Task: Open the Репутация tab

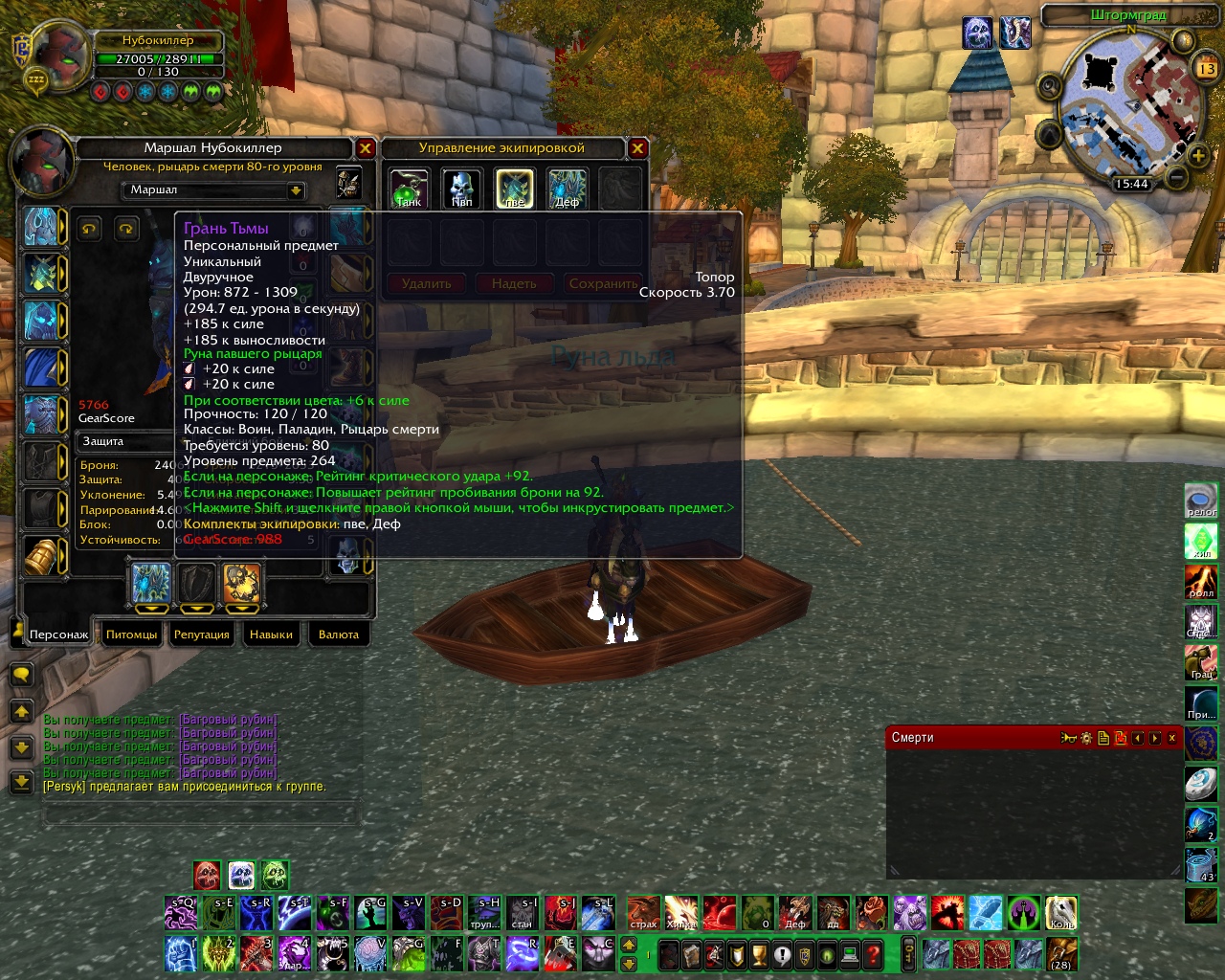Action: [x=202, y=635]
